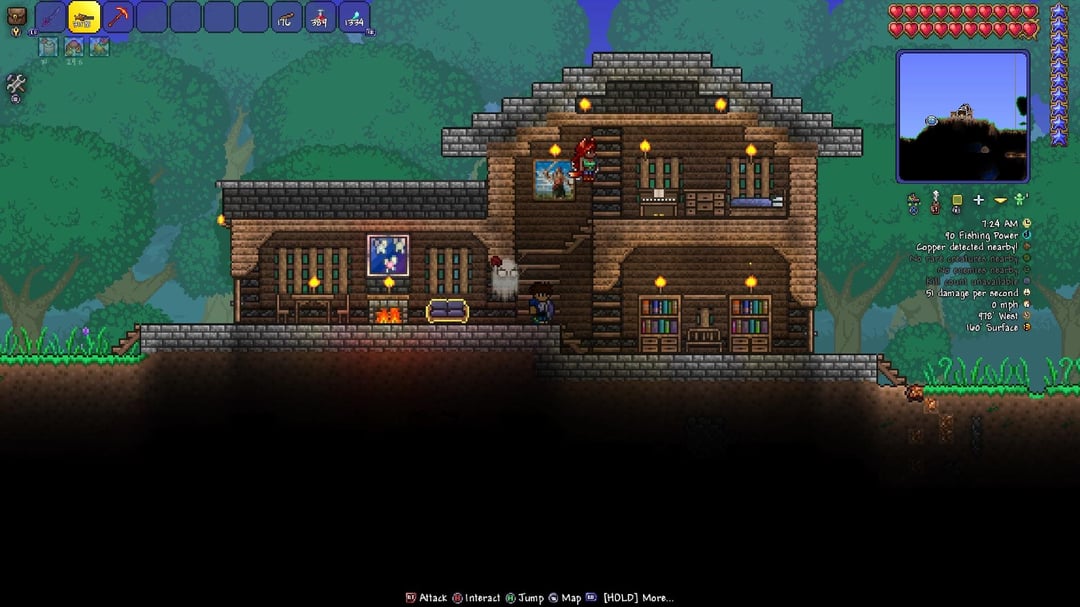Select the worm bait slot with 176
1080x607 pixels.
click(287, 17)
